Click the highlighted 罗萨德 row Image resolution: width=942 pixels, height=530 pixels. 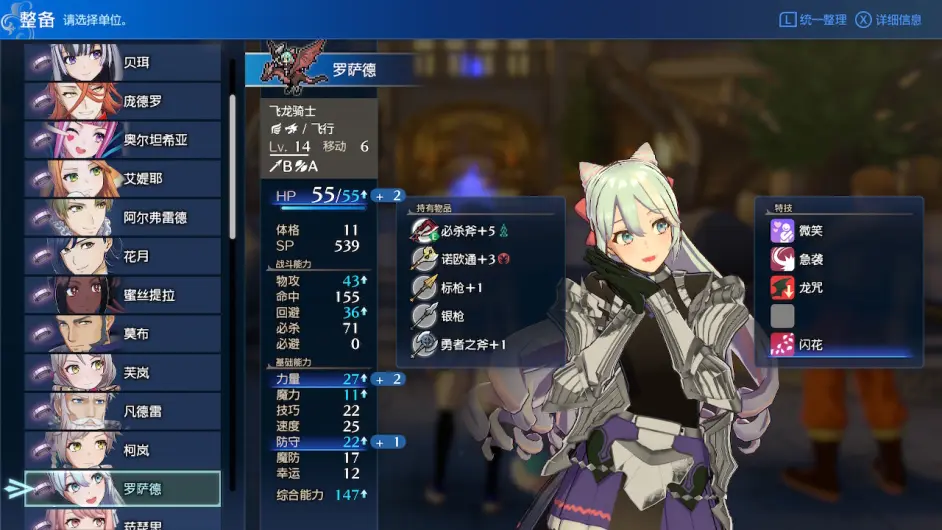point(123,489)
